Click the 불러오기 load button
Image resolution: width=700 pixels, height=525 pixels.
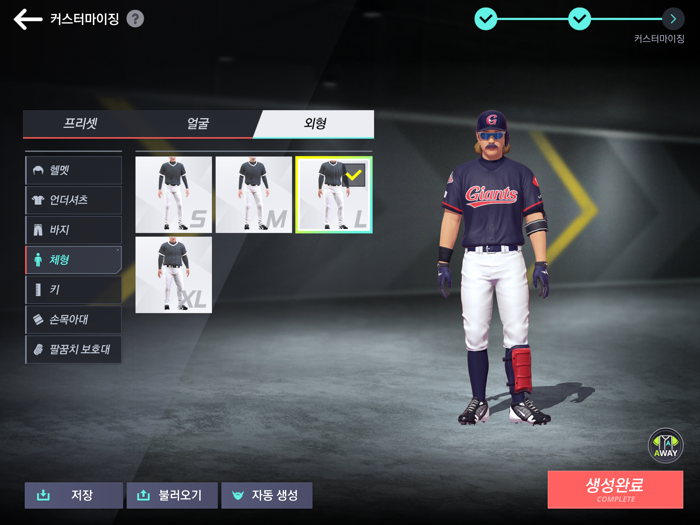coord(172,495)
